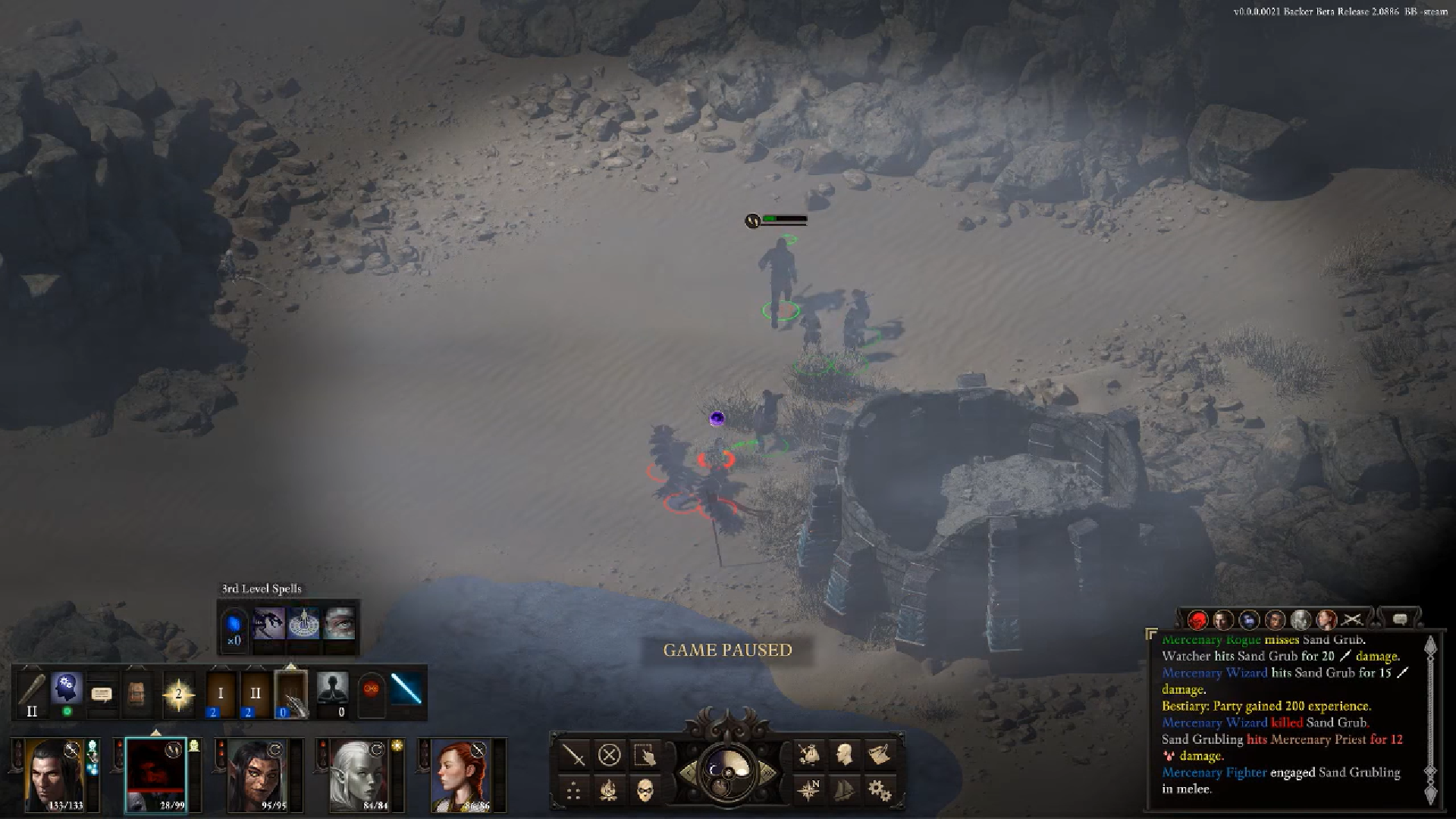Rest using the campfire button
Screen dimensions: 1456x819
pos(609,791)
